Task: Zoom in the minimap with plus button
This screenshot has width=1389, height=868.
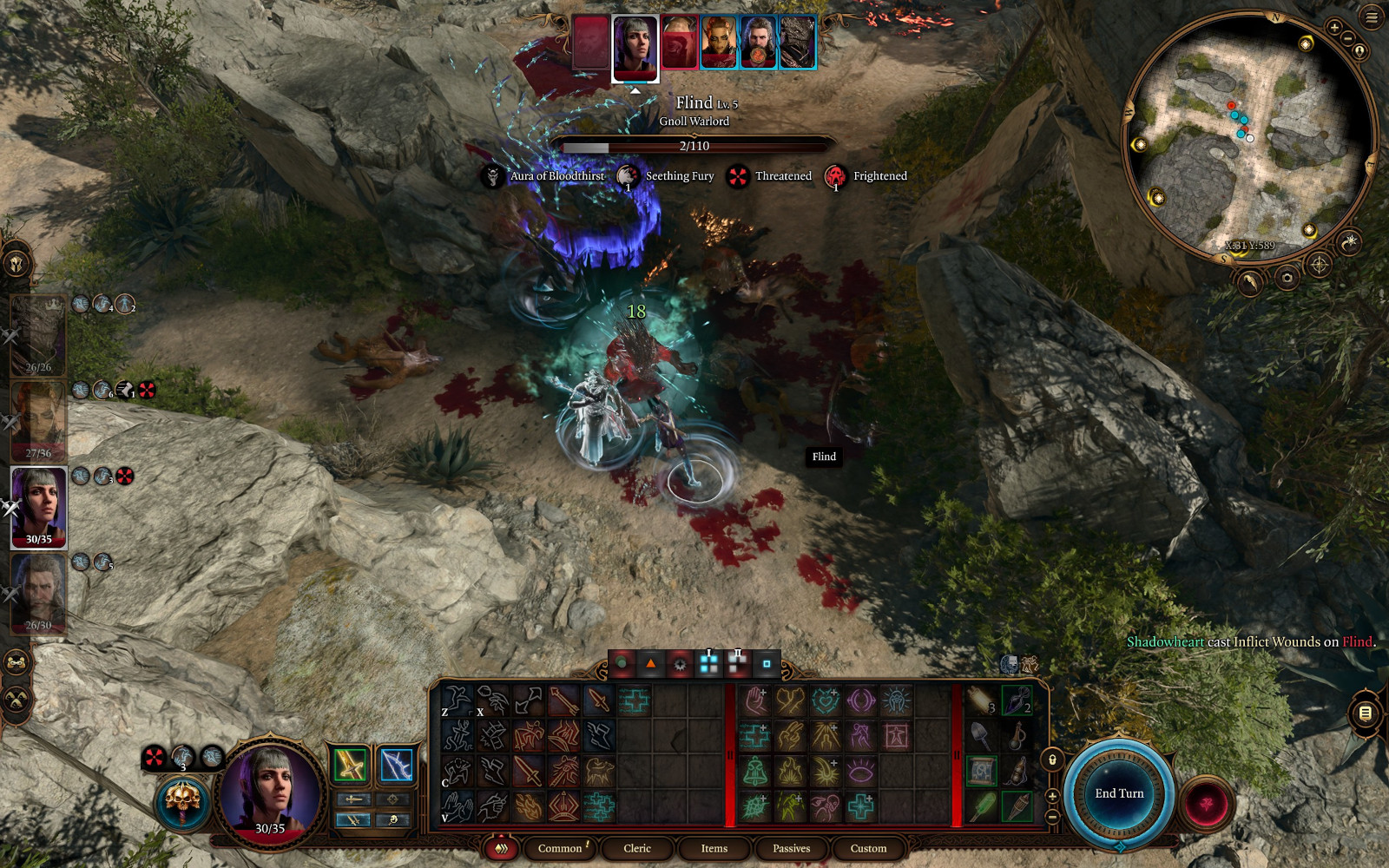Action: pos(1334,28)
